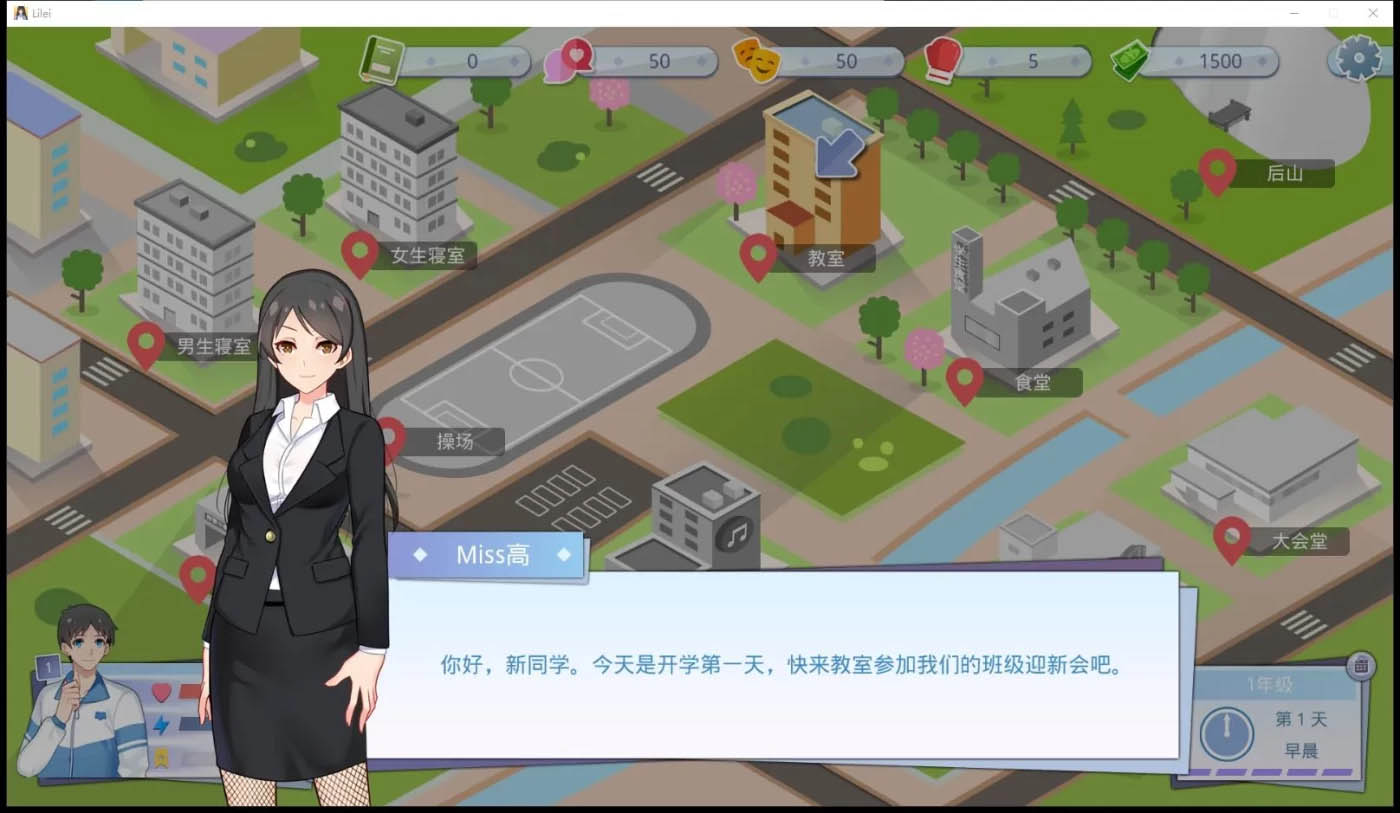Viewport: 1400px width, 813px height.
Task: Open the settings gear
Action: point(1356,60)
